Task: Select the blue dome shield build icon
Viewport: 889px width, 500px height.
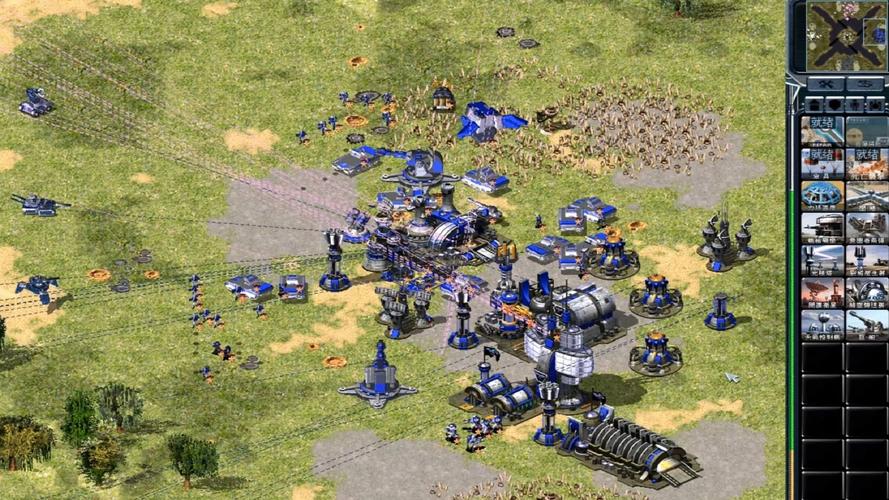Action: coord(822,195)
